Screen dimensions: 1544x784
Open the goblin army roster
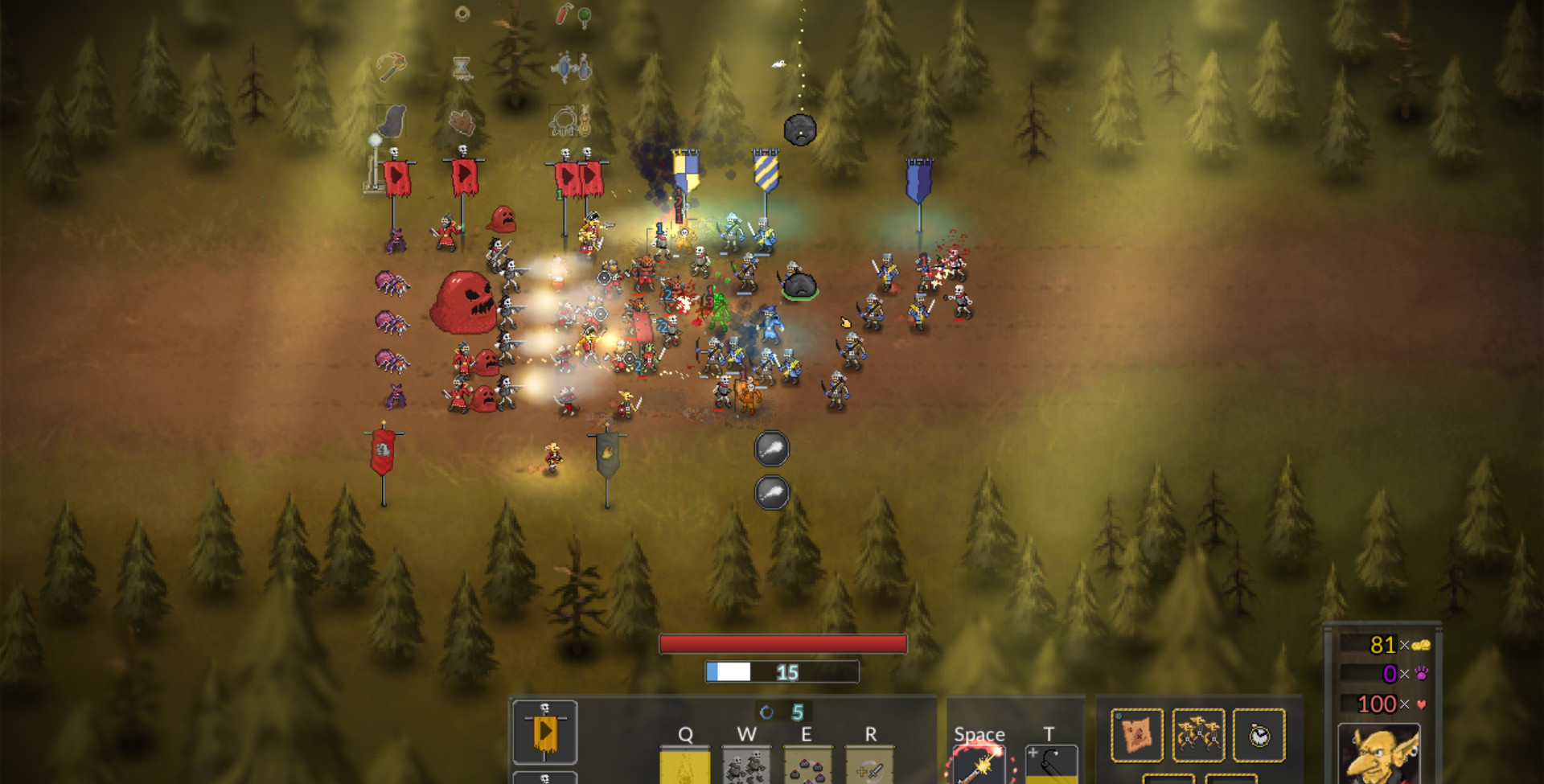pyautogui.click(x=1198, y=734)
